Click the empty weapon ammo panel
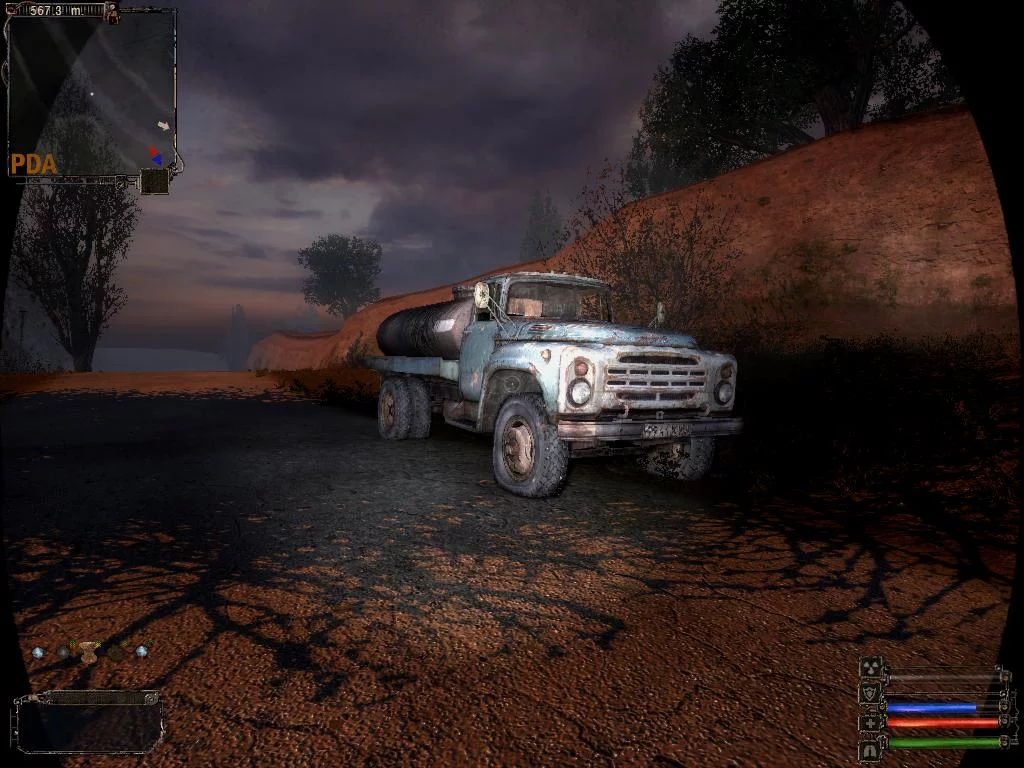 point(89,721)
